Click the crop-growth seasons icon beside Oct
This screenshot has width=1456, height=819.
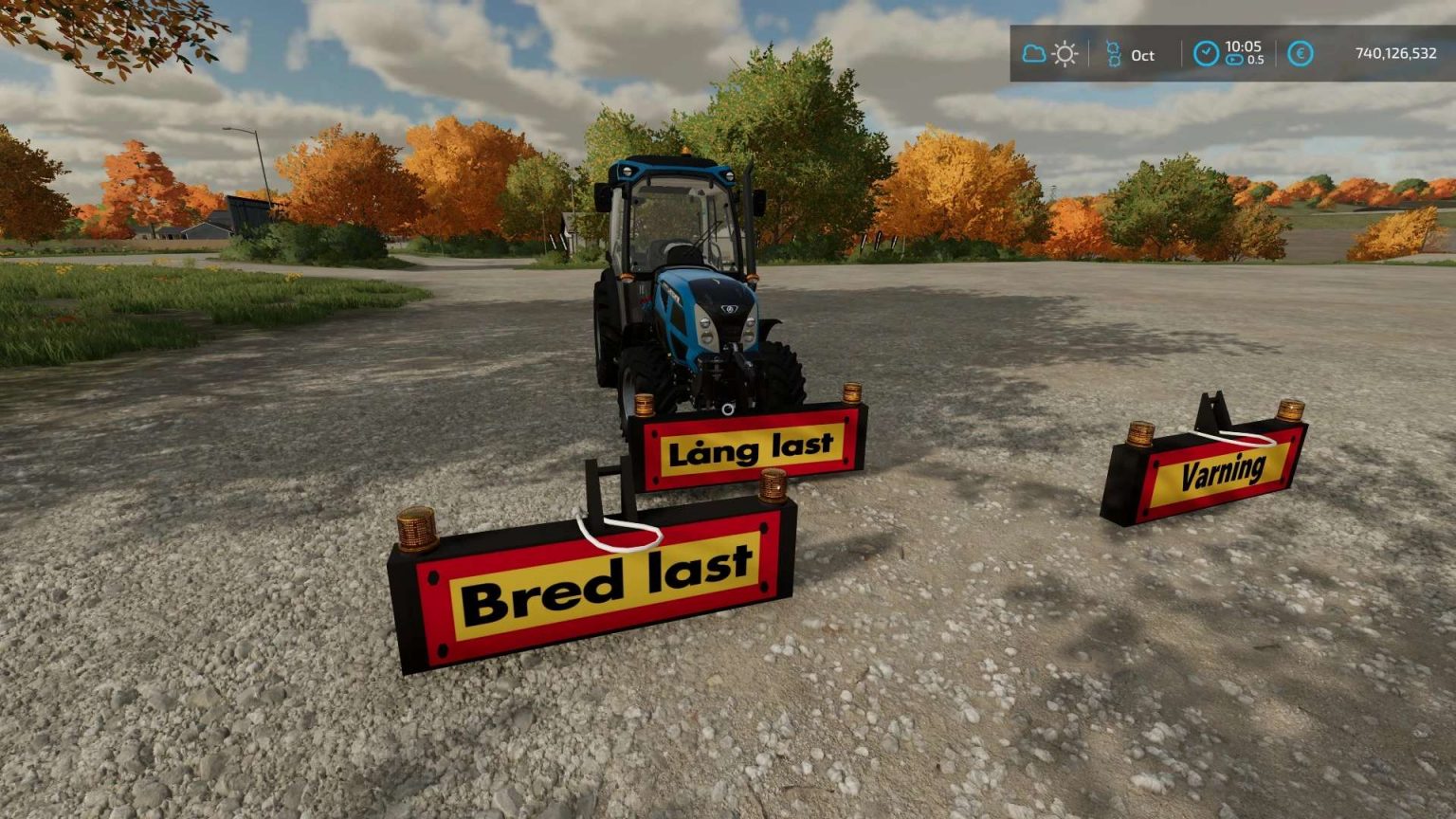pyautogui.click(x=1116, y=55)
